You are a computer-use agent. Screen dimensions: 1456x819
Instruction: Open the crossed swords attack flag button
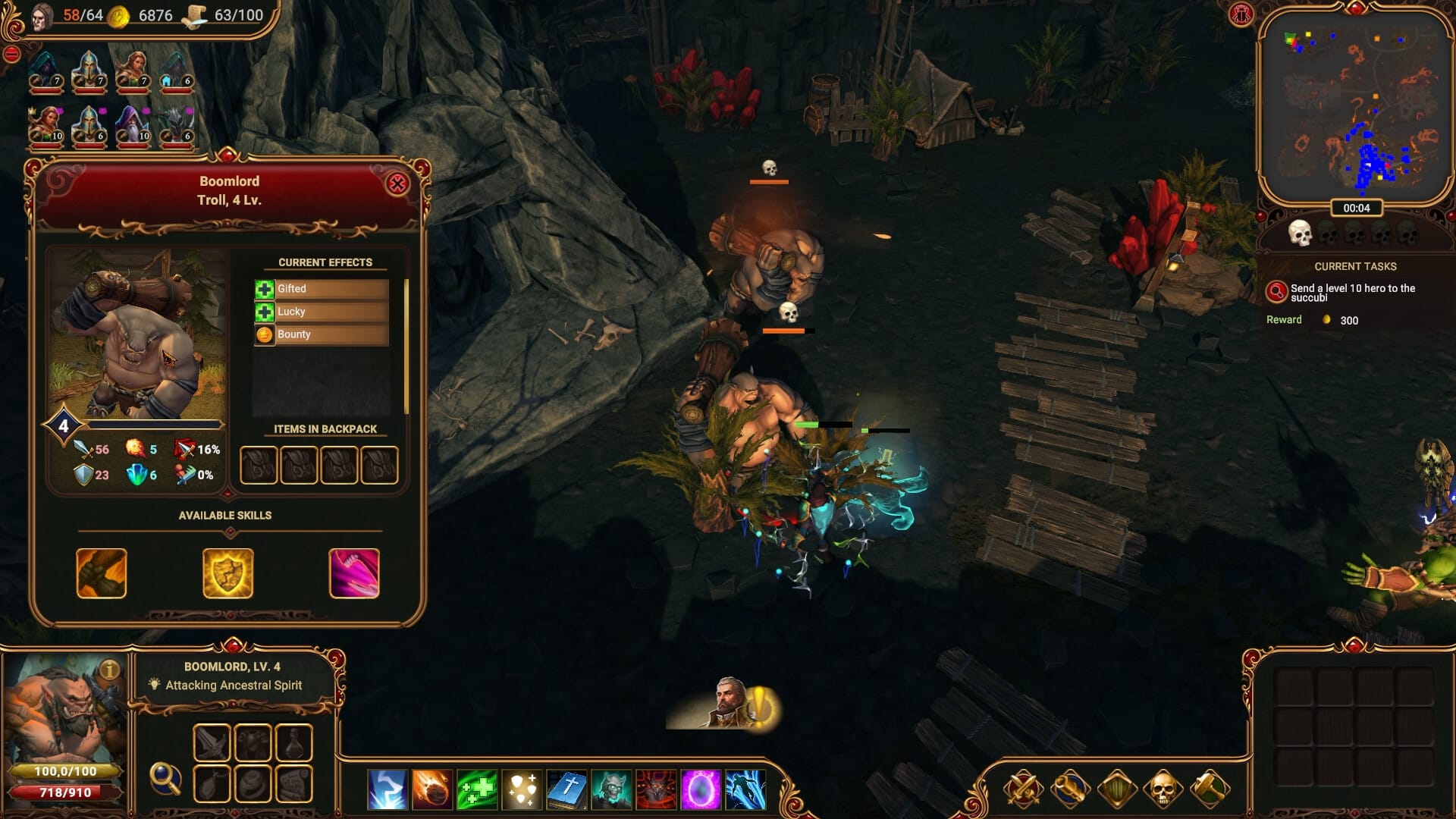click(x=1023, y=789)
